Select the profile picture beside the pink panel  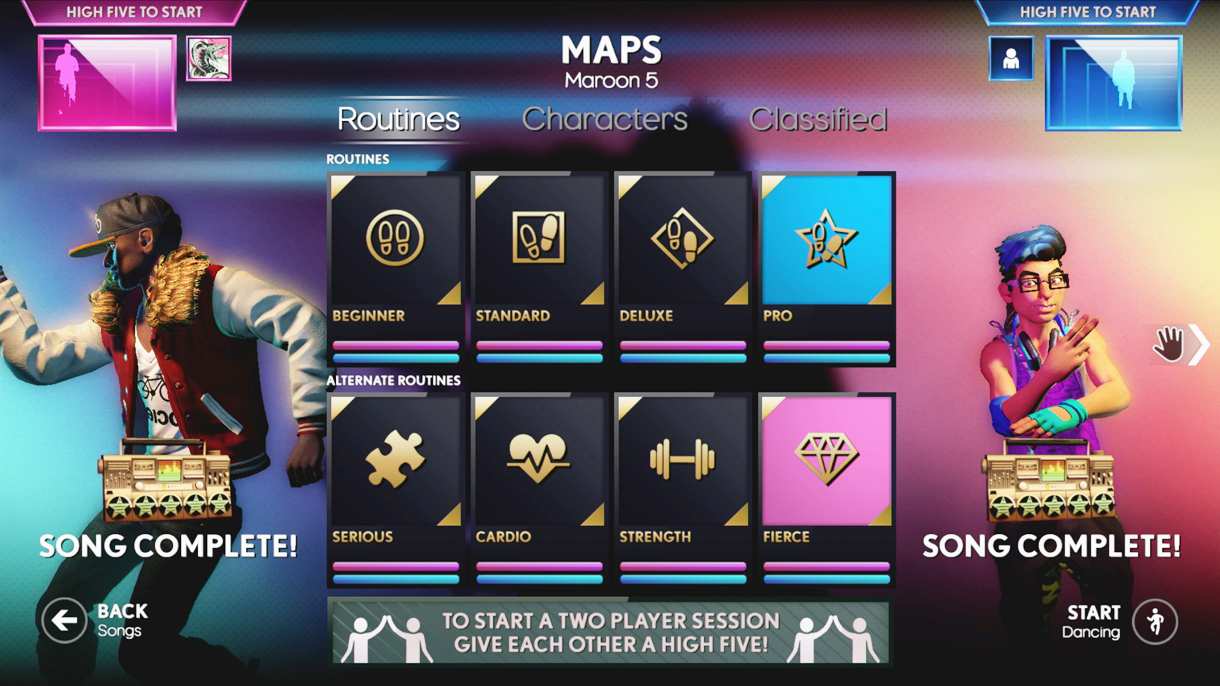208,58
